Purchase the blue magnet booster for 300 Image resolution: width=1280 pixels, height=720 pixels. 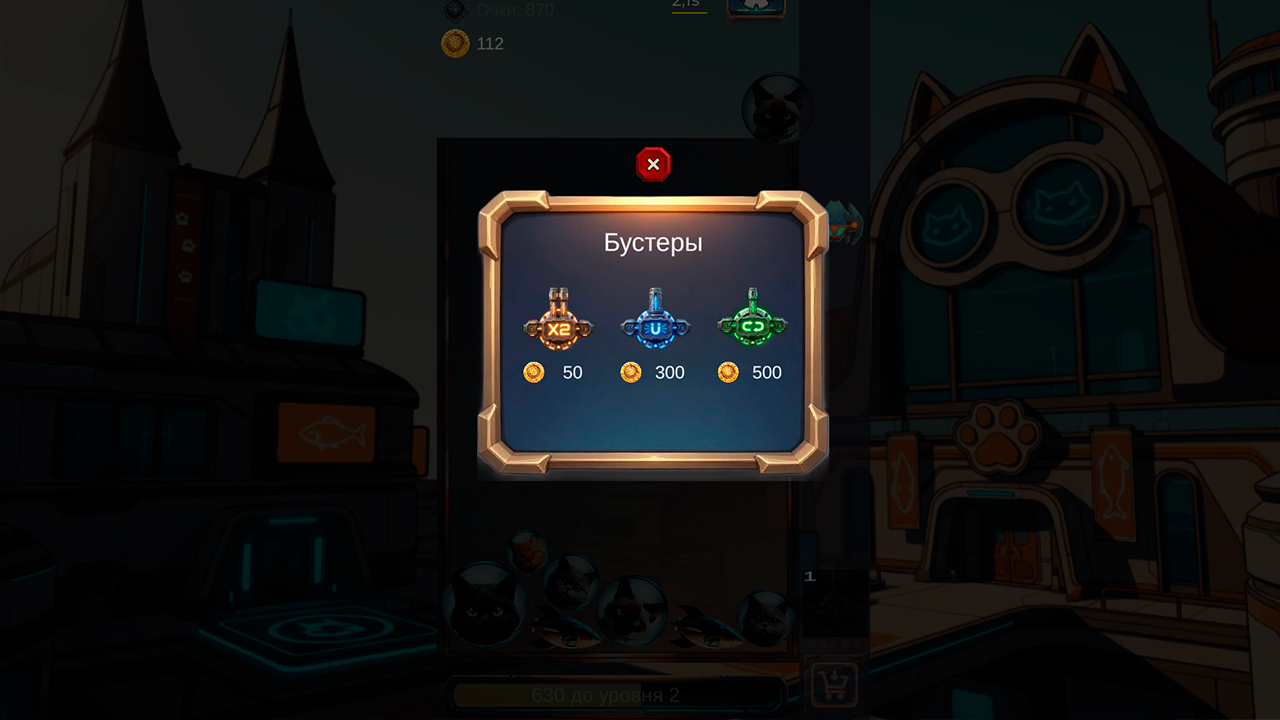coord(655,322)
